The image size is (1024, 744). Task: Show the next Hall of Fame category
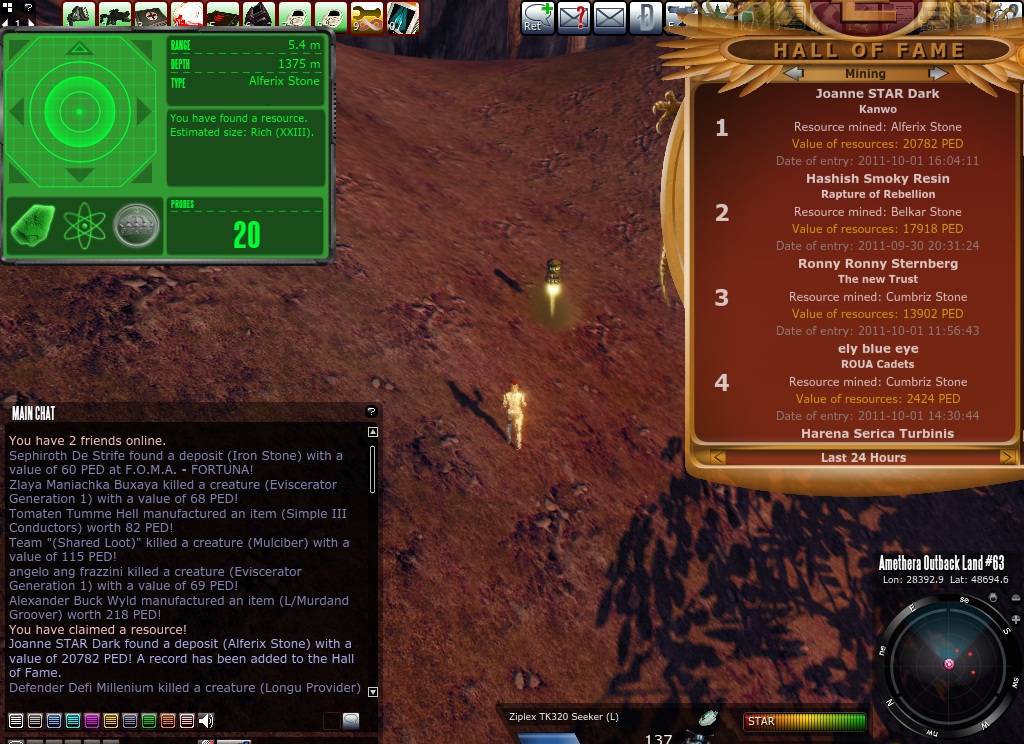coord(937,73)
